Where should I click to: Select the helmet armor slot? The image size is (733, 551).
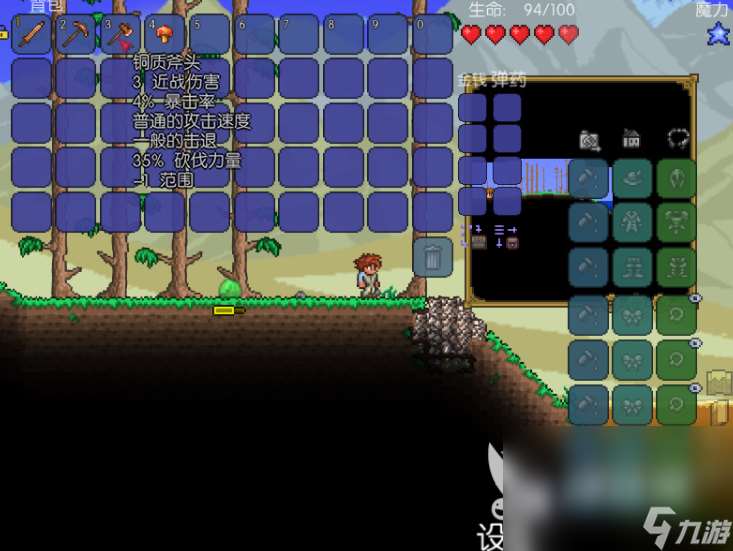[x=677, y=178]
